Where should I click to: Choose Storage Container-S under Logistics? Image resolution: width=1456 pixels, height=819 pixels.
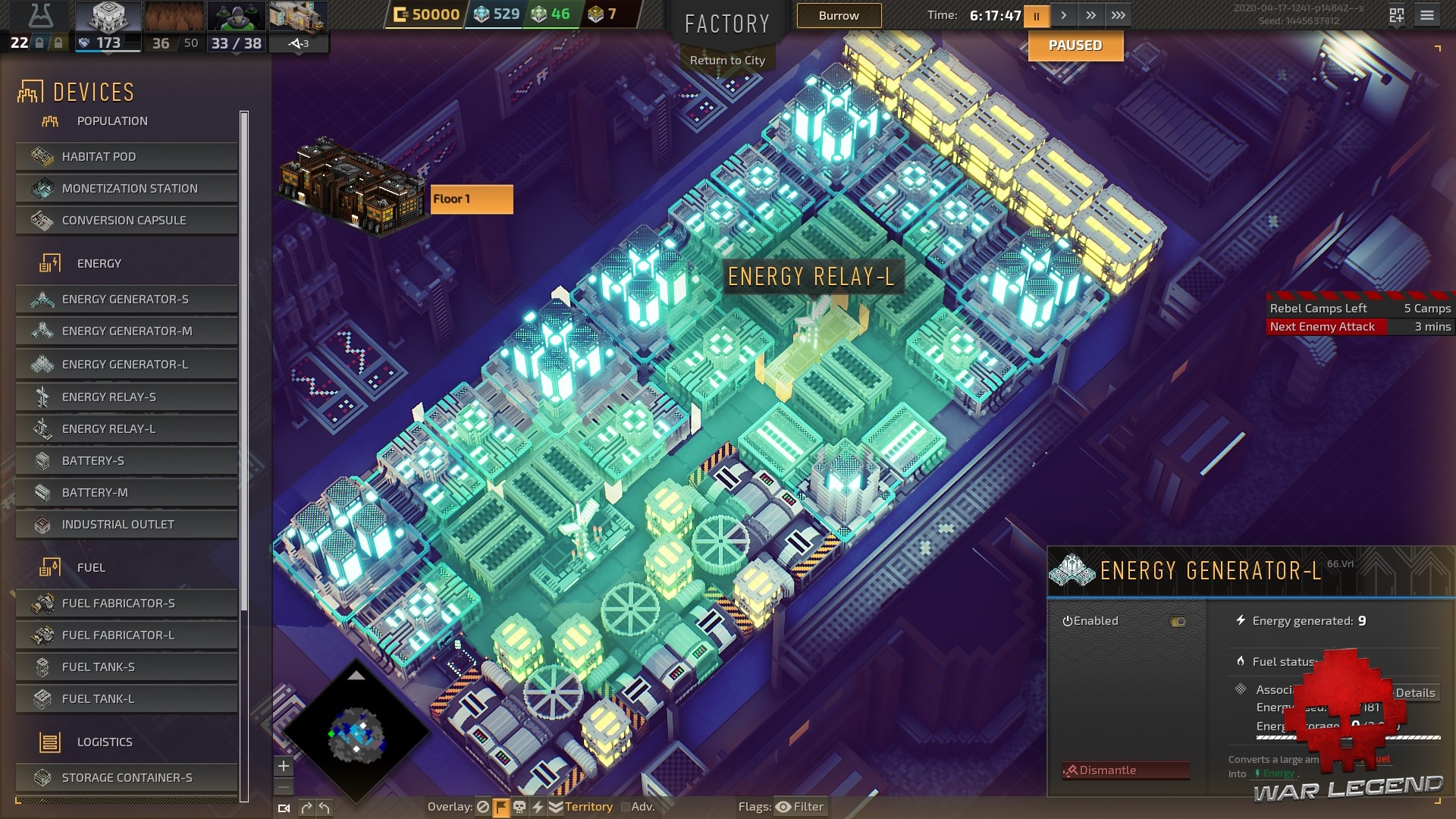(127, 778)
